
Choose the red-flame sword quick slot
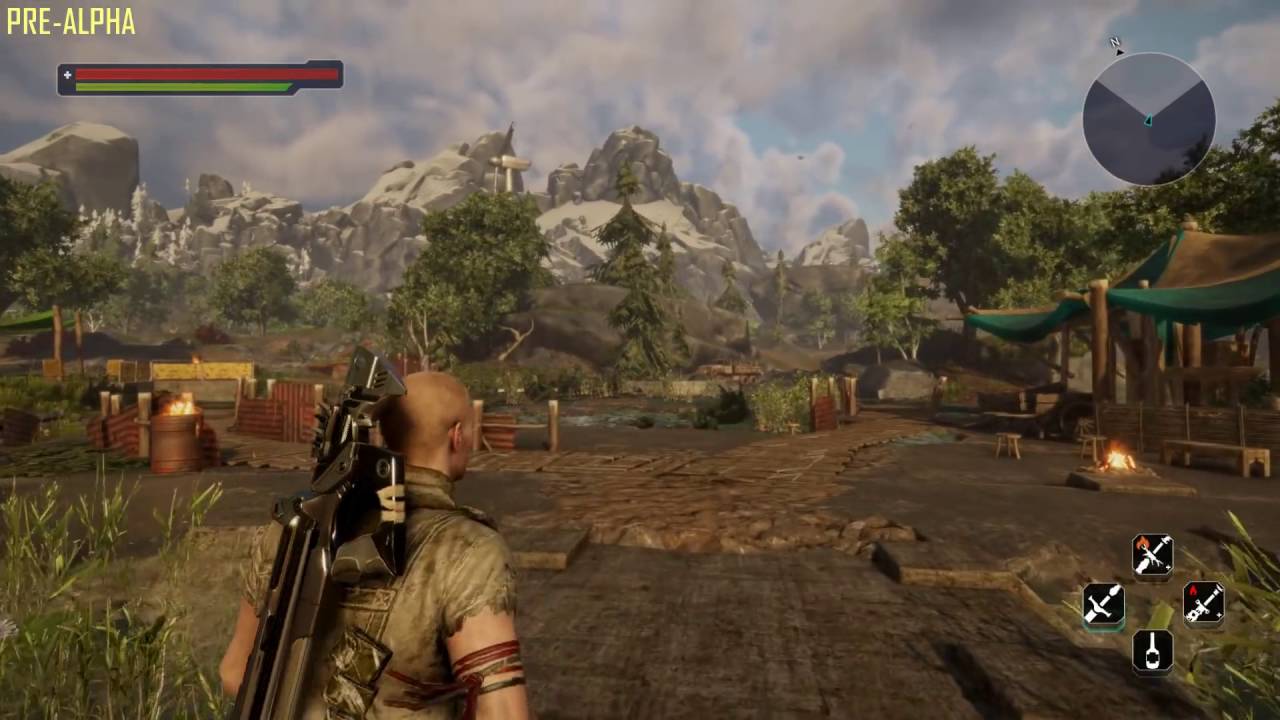1203,603
